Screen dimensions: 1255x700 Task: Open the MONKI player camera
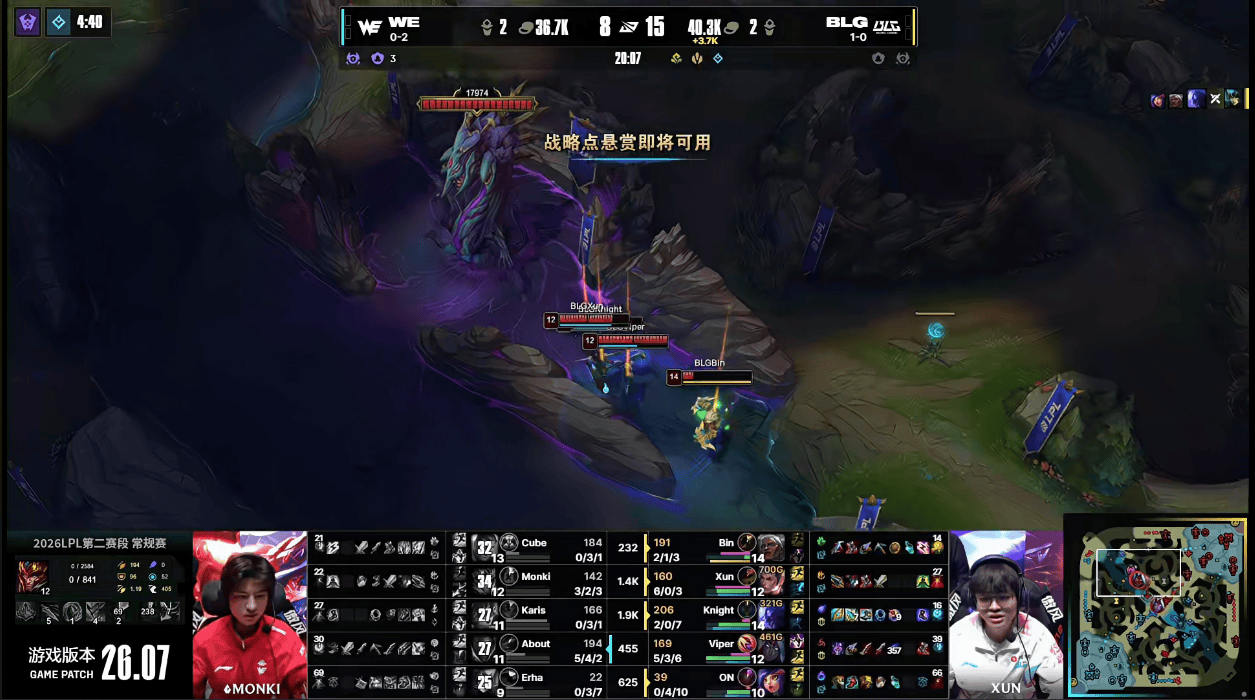(250, 614)
